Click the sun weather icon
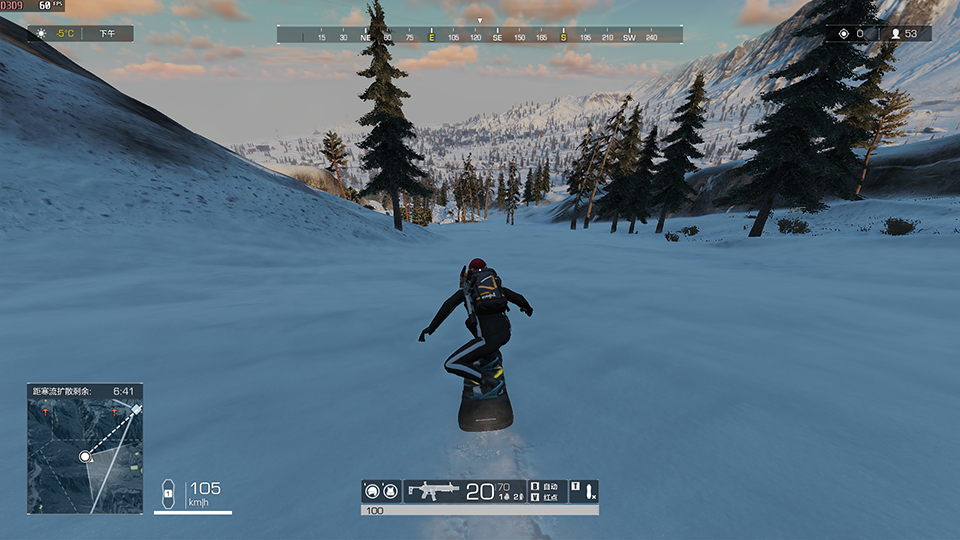 [x=41, y=34]
